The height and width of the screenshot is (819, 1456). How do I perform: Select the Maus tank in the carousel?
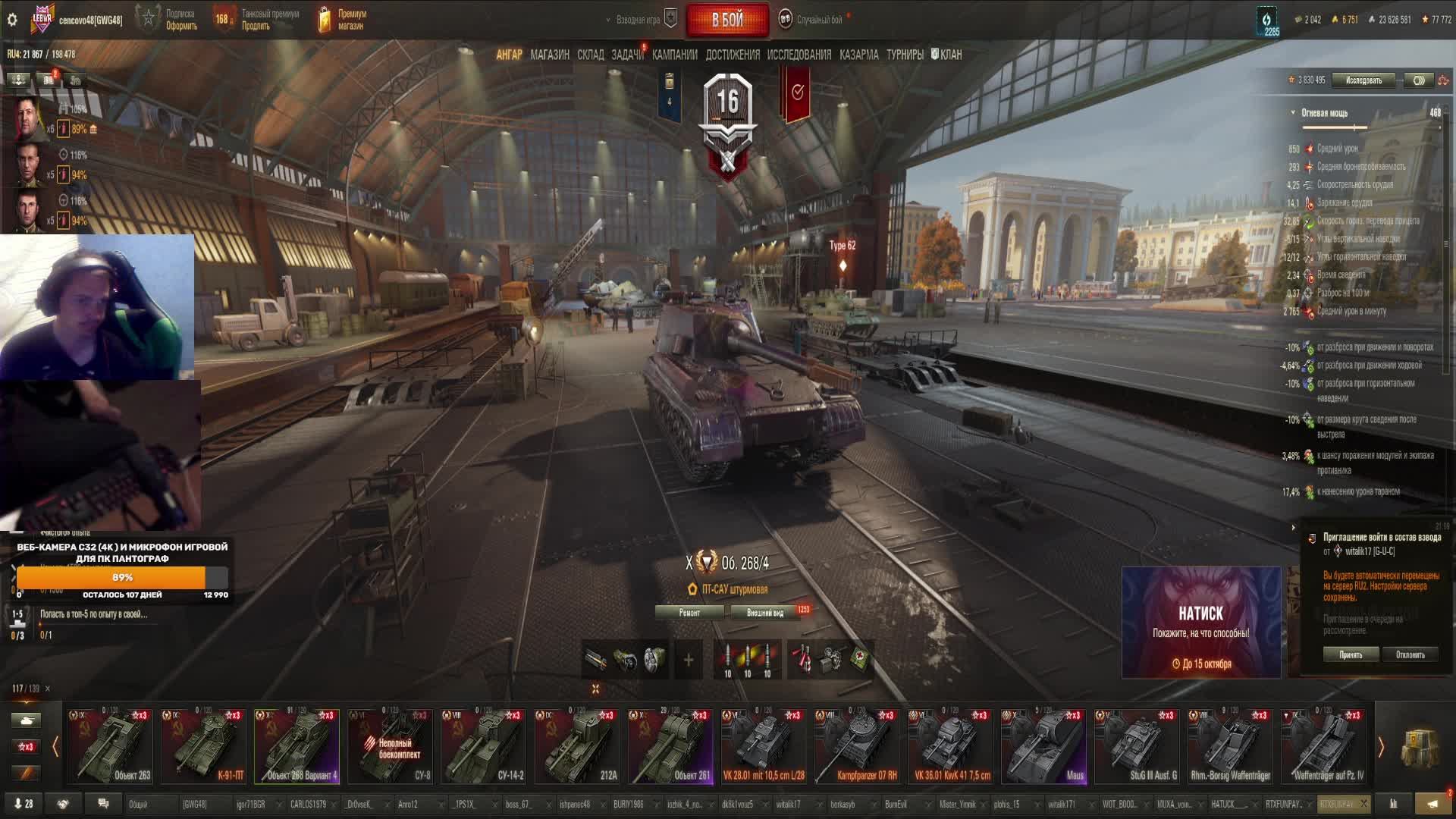[x=1043, y=746]
